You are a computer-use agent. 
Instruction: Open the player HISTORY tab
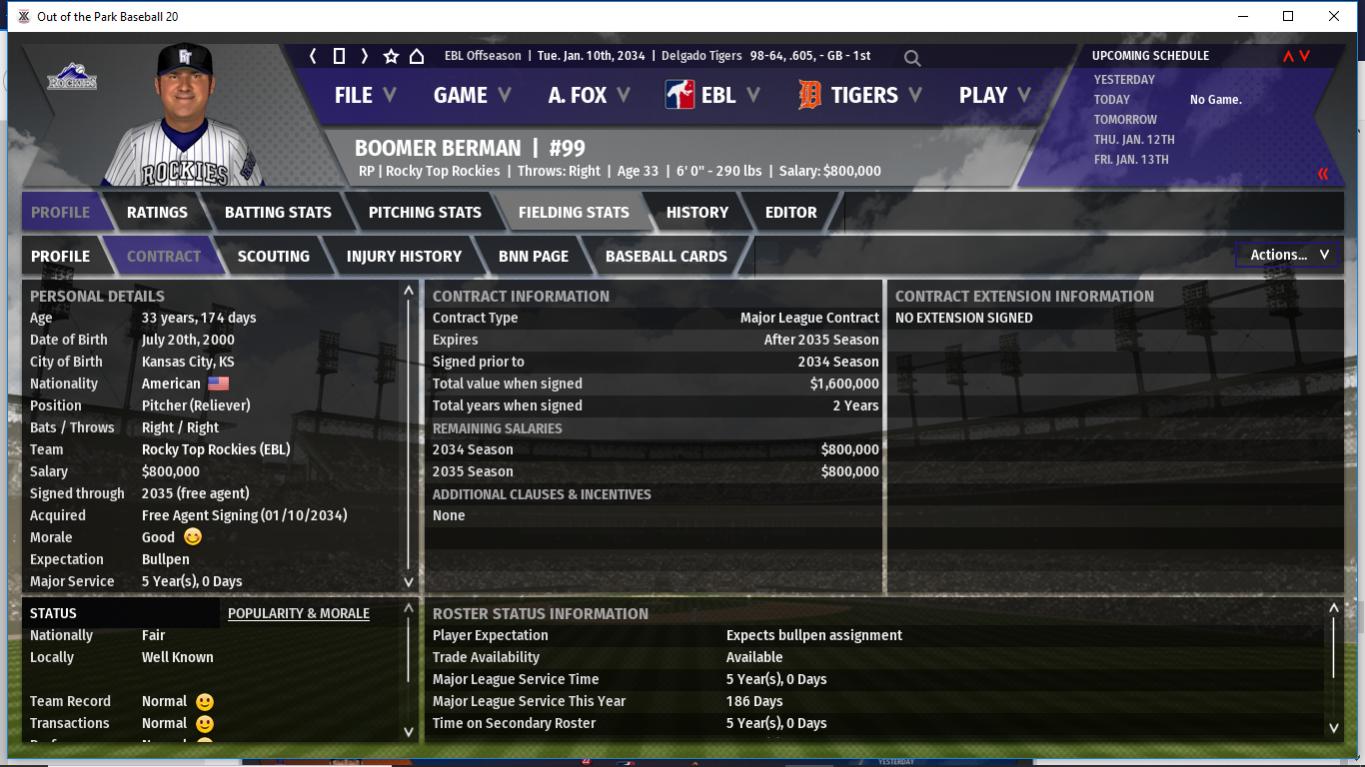pyautogui.click(x=697, y=212)
